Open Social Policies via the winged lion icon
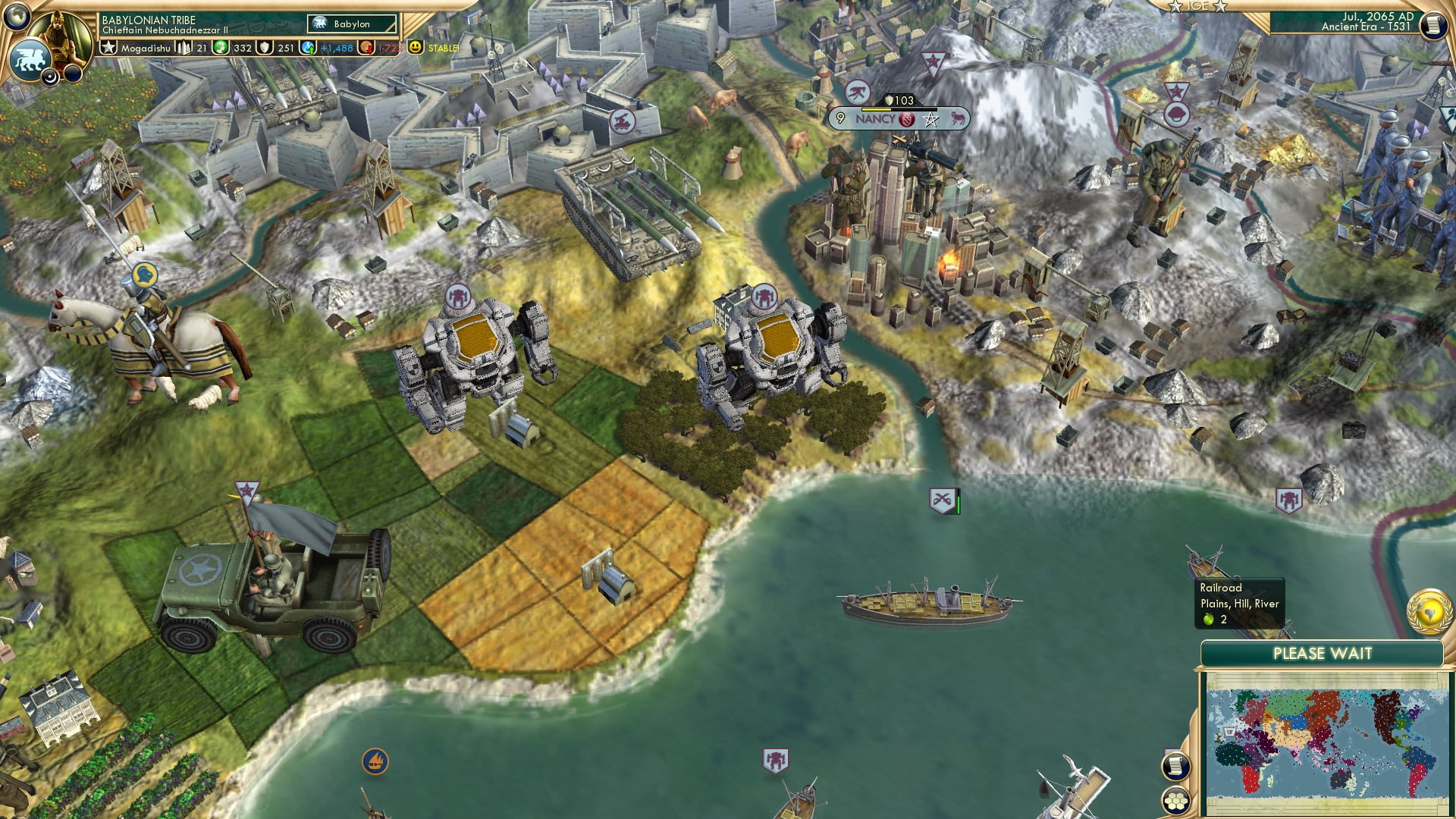Viewport: 1456px width, 819px height. (30, 61)
